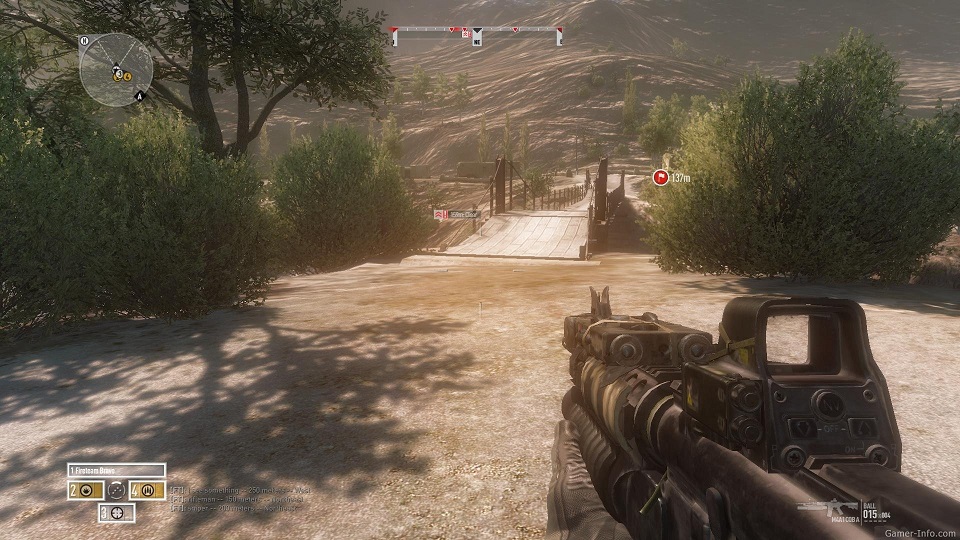Choose squad member 4 slot
960x540 pixels.
[x=148, y=491]
